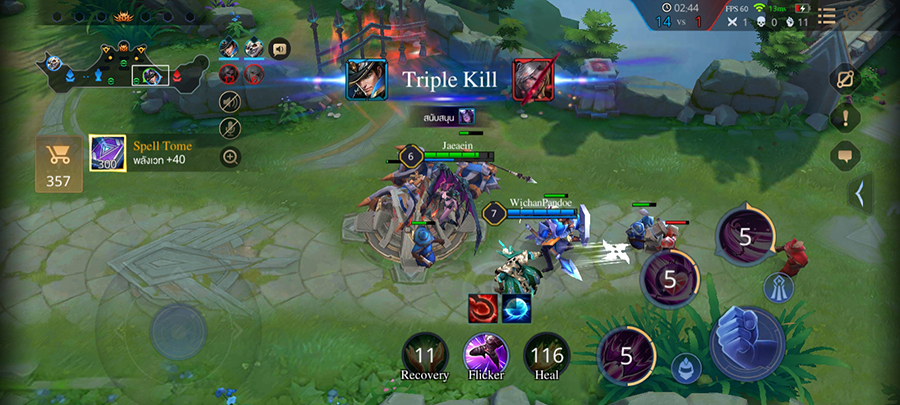Open the quick chat speech bubble
900x405 pixels.
(x=845, y=156)
